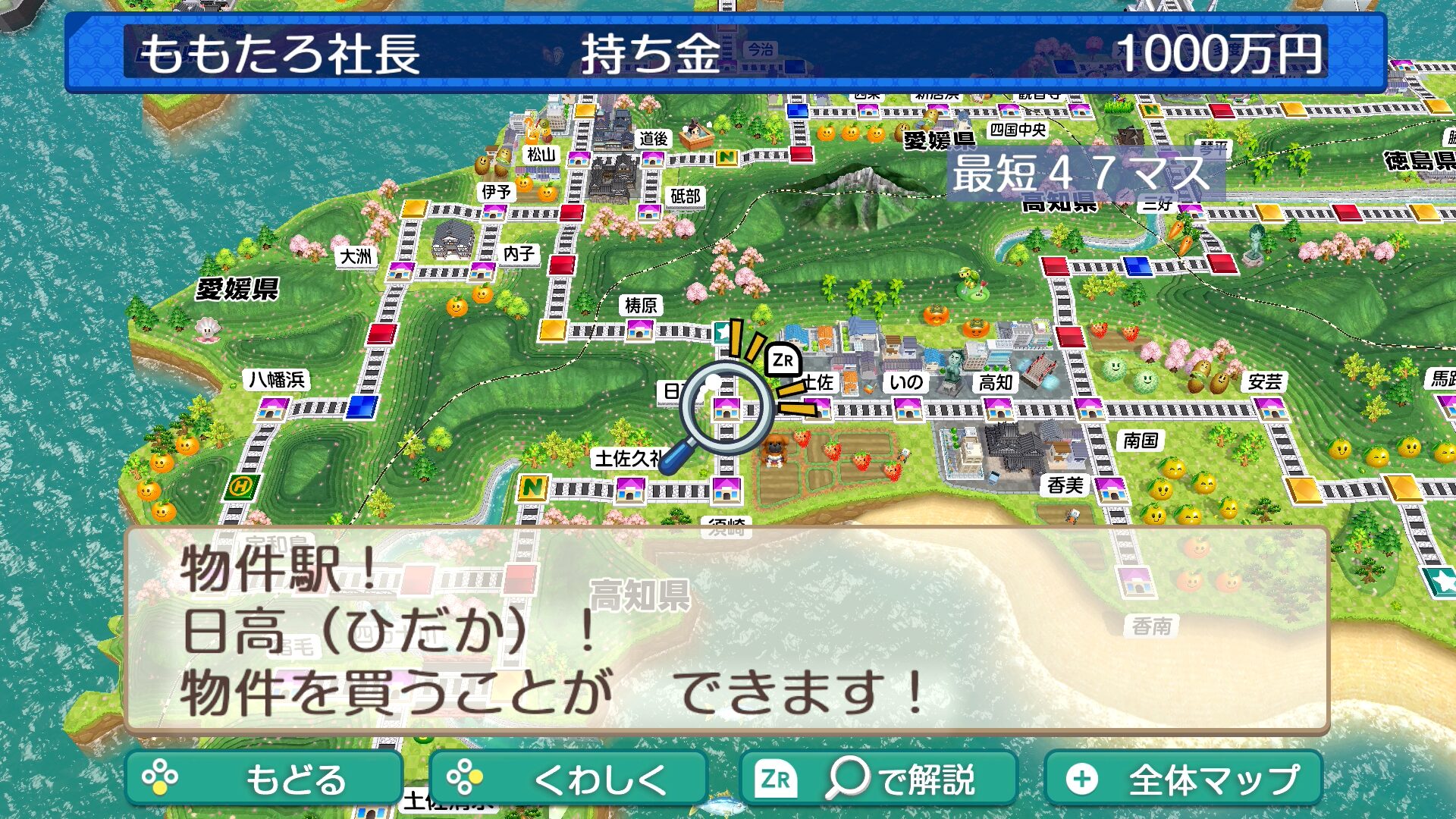
Task: Pick the 檮原 station tile
Action: pyautogui.click(x=639, y=330)
